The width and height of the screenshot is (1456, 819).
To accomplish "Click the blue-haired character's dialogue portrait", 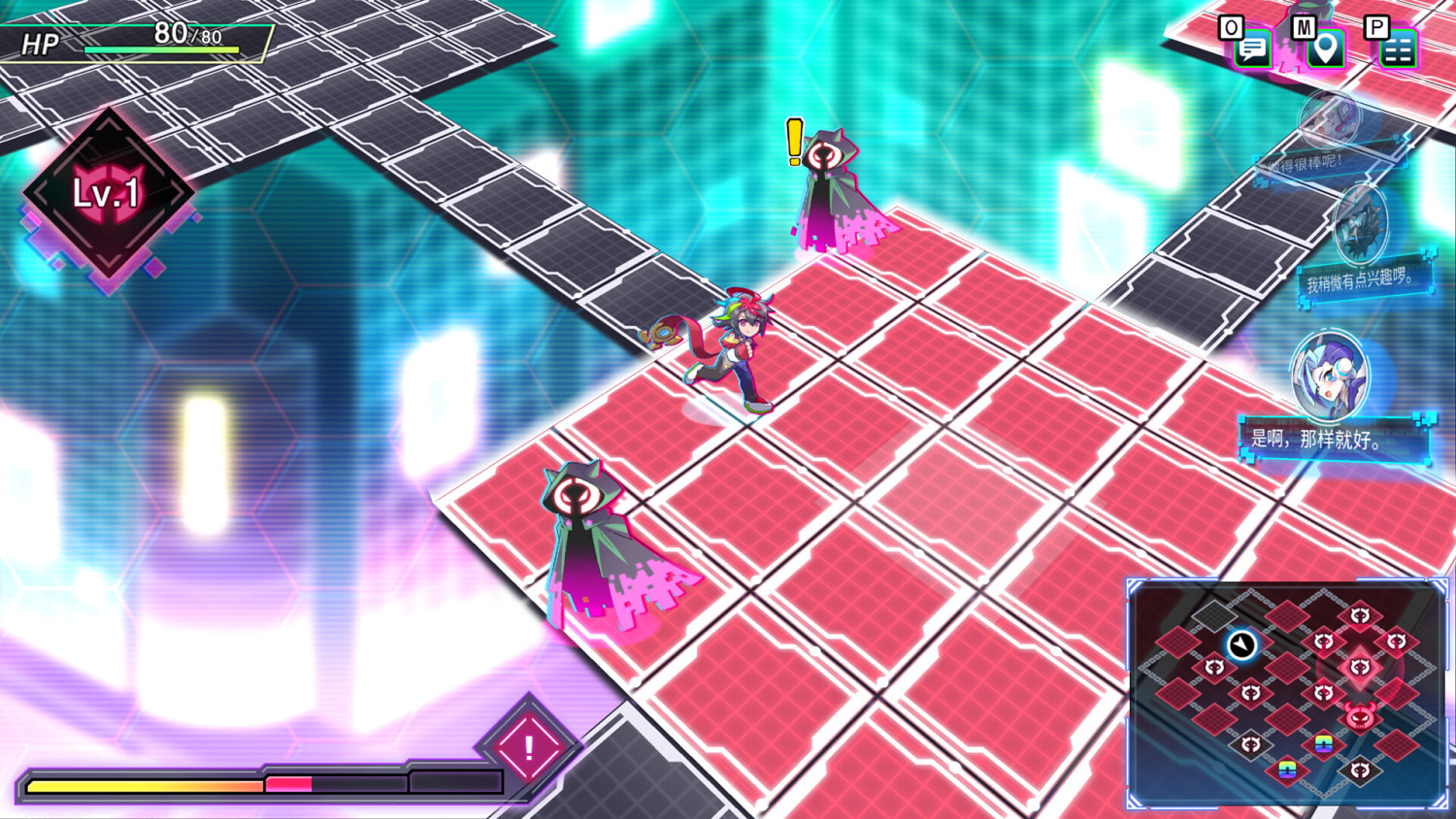I will click(1328, 374).
